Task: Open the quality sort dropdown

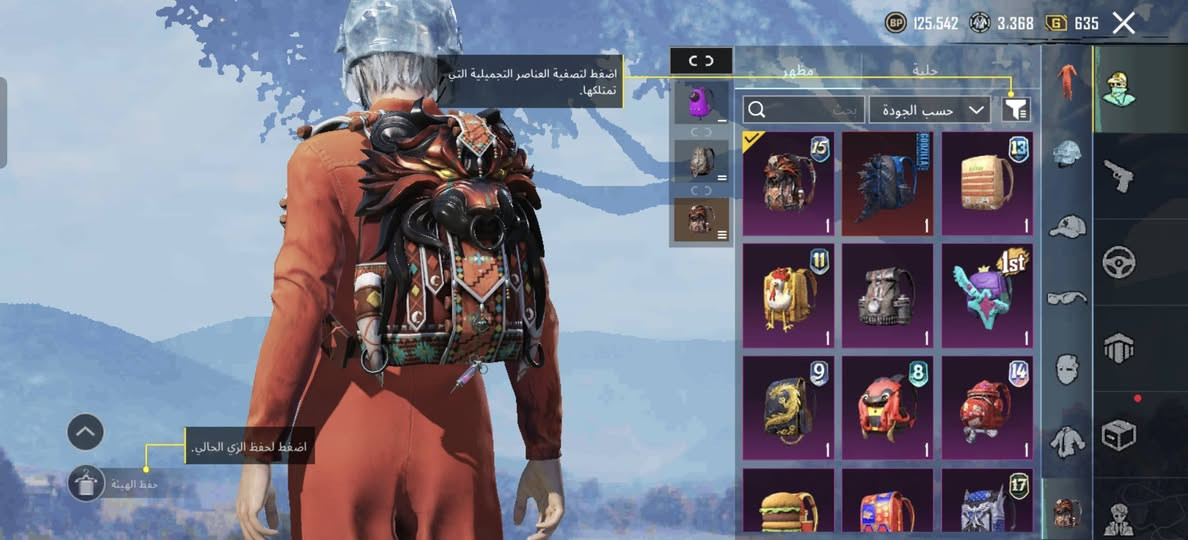Action: [x=929, y=110]
